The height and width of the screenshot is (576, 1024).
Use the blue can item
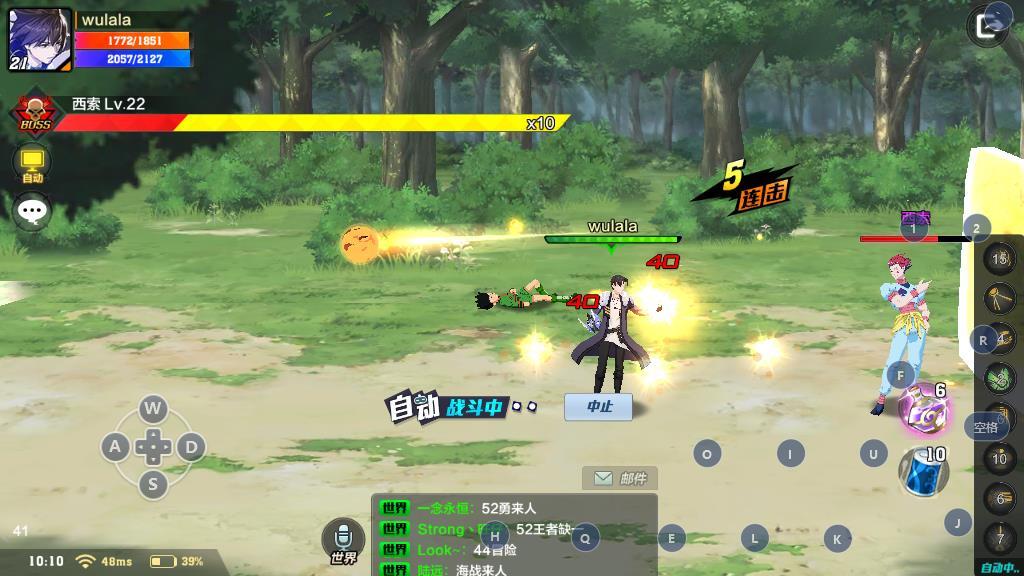(922, 470)
